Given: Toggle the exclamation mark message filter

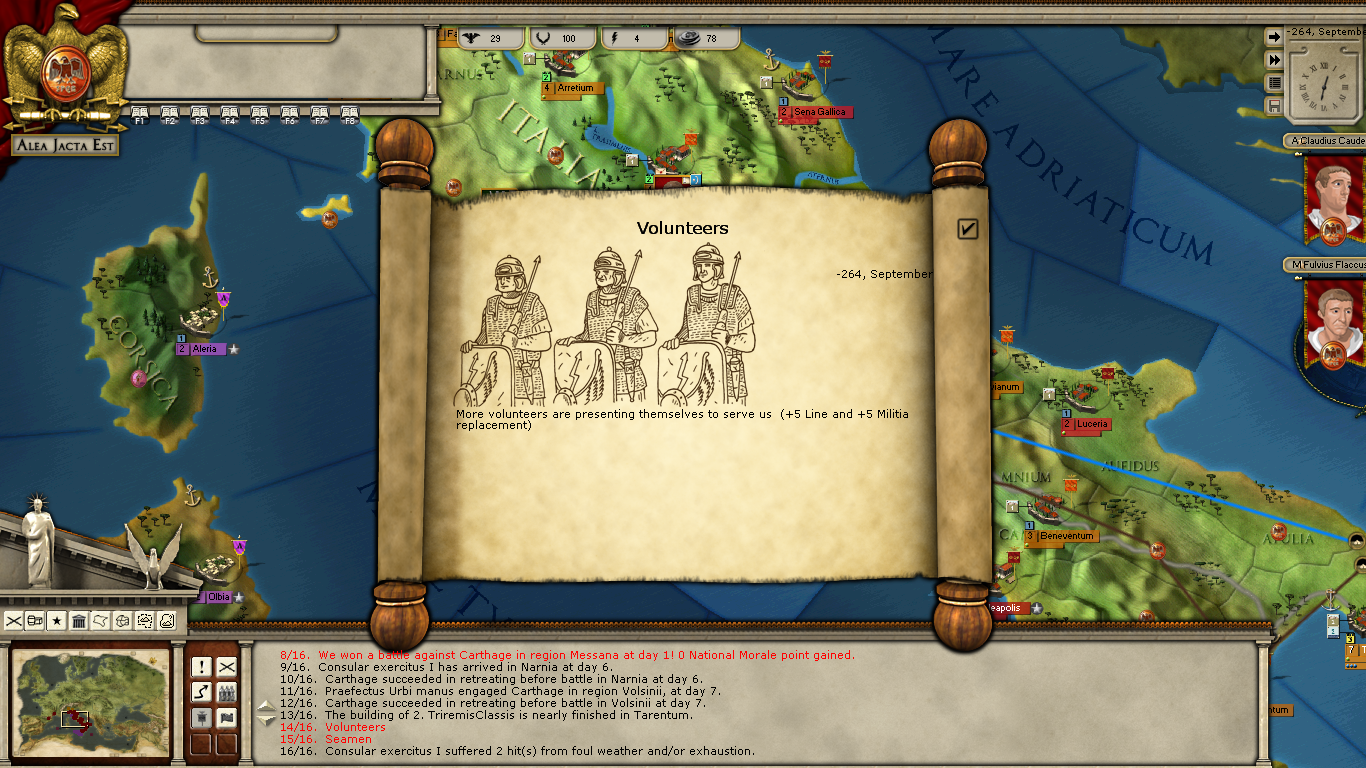Looking at the screenshot, I should pos(201,667).
